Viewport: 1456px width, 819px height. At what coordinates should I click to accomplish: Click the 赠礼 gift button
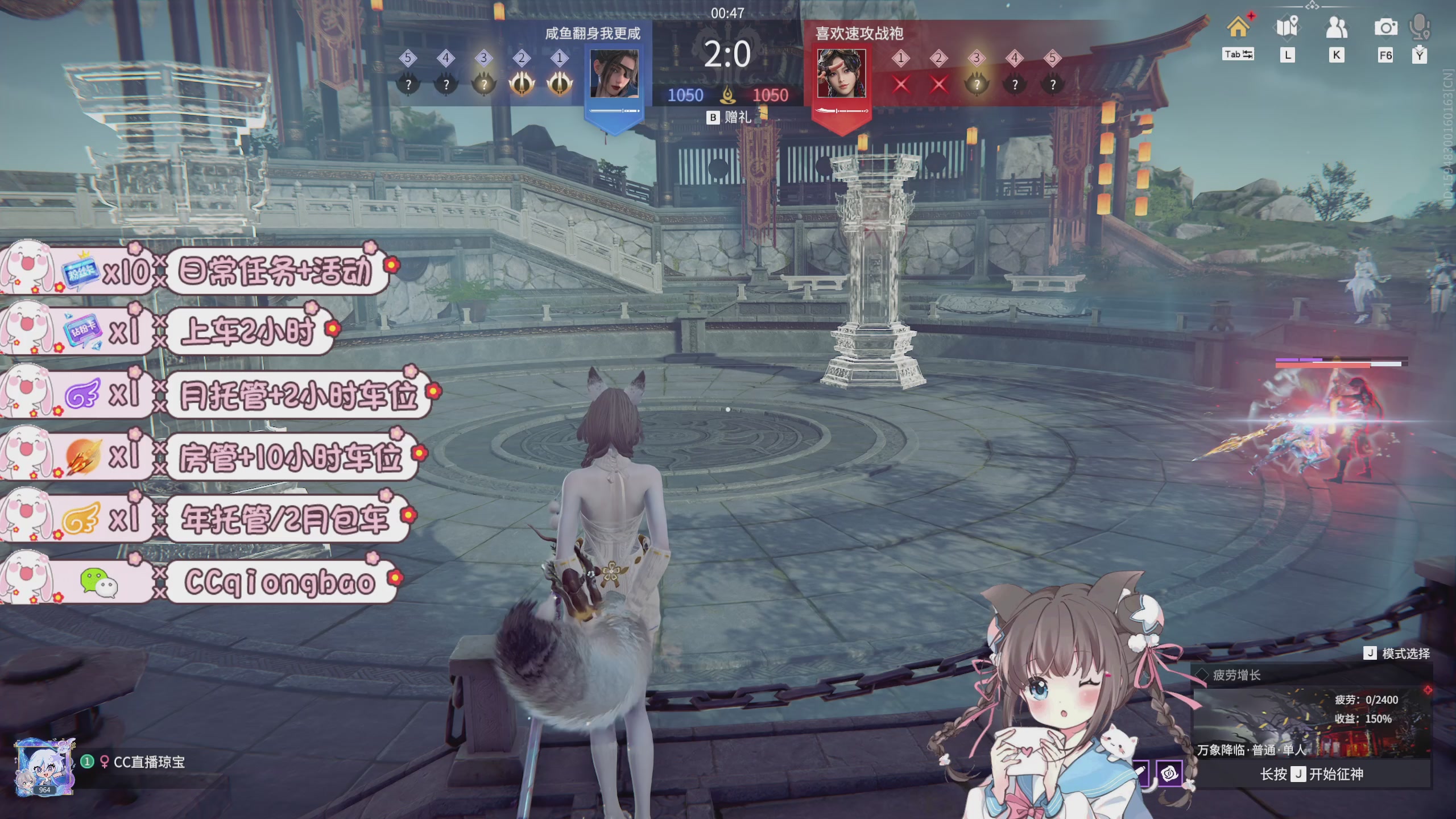pyautogui.click(x=730, y=118)
